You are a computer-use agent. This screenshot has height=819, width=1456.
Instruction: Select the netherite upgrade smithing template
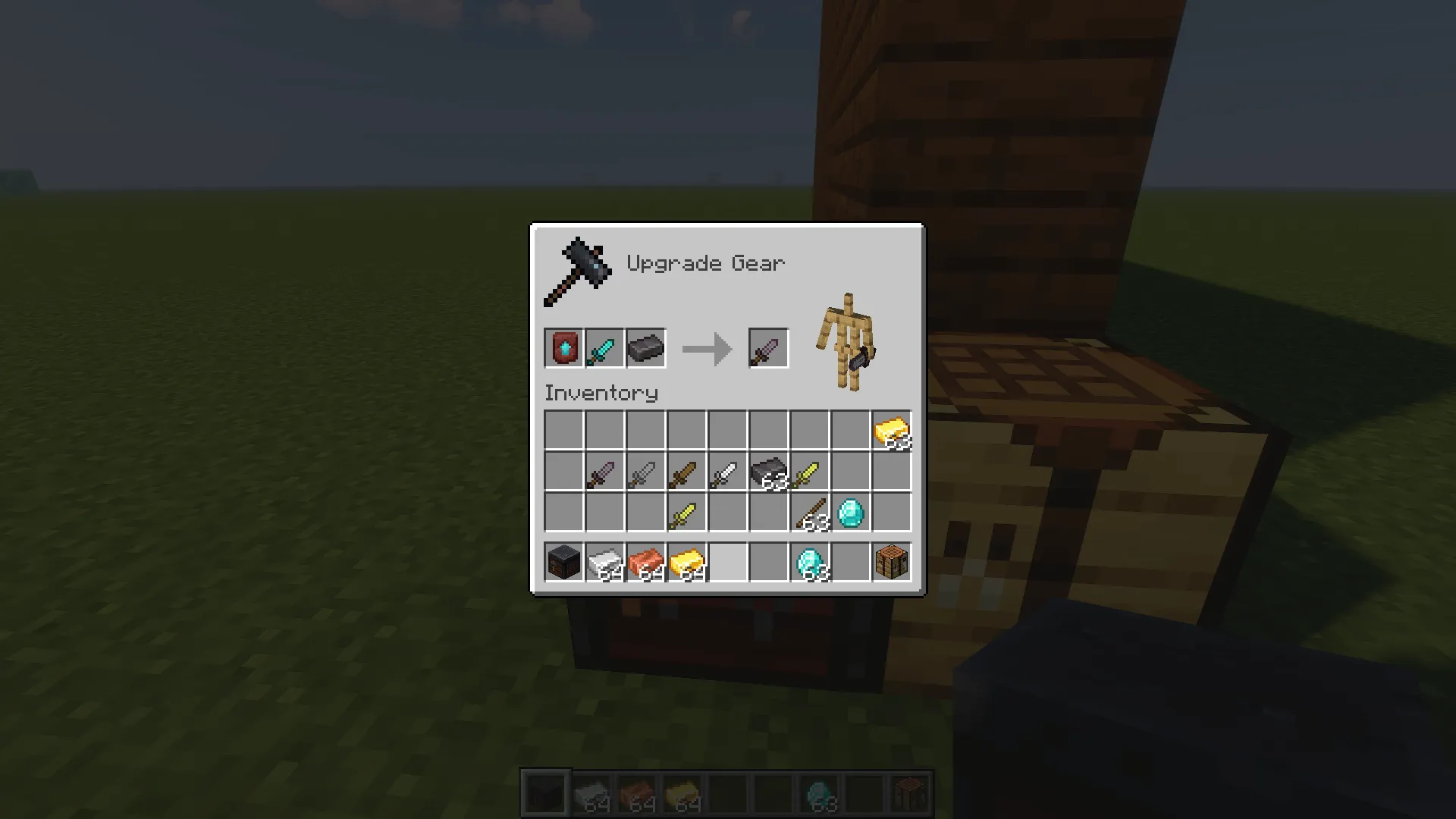coord(563,347)
